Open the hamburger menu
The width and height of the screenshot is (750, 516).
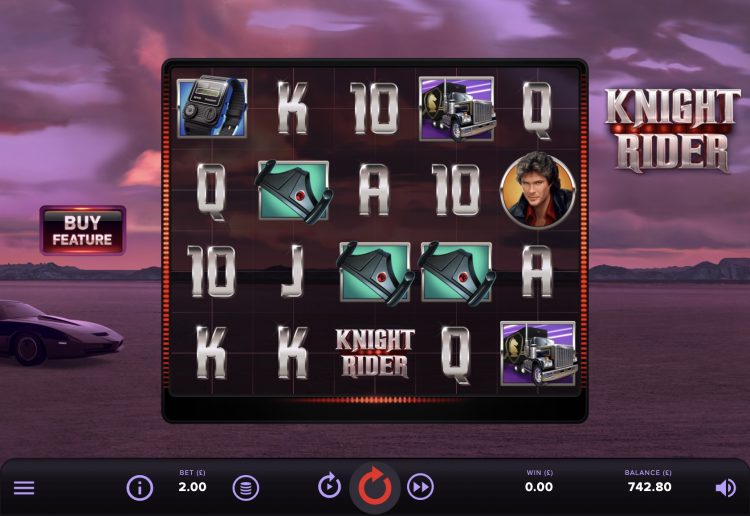pos(24,488)
